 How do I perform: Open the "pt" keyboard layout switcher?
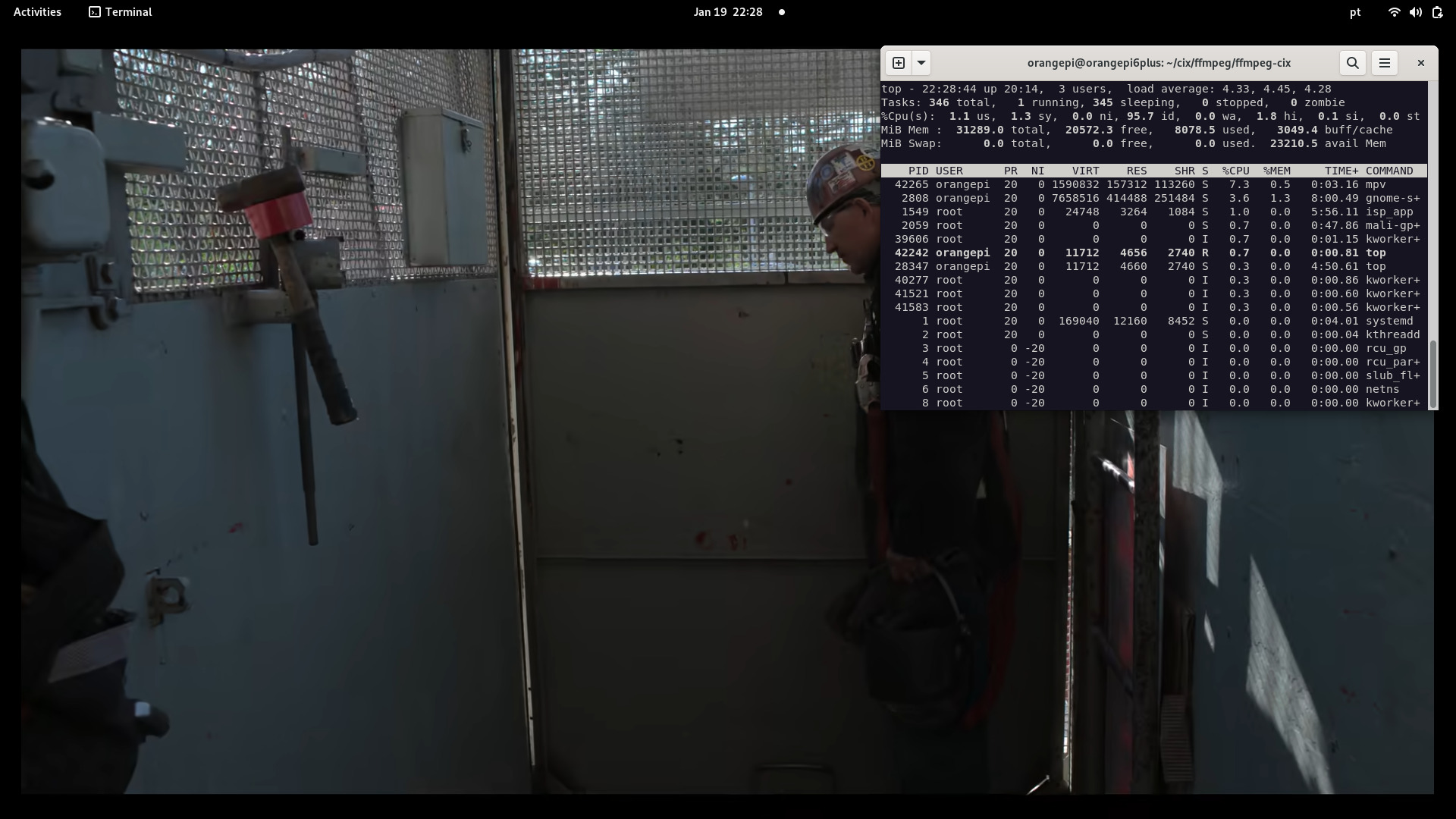[1354, 12]
